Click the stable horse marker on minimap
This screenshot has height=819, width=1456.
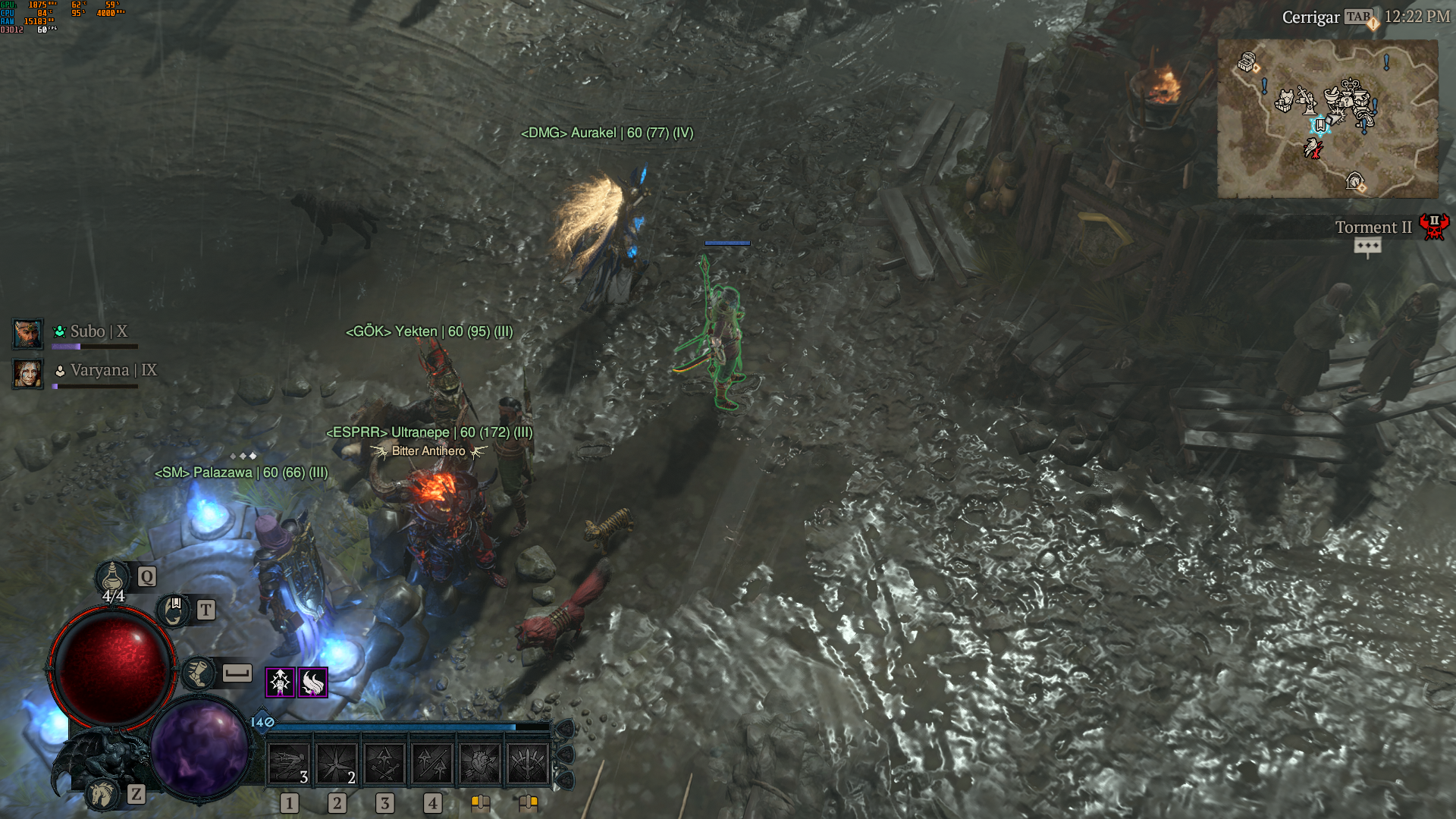tap(1354, 181)
